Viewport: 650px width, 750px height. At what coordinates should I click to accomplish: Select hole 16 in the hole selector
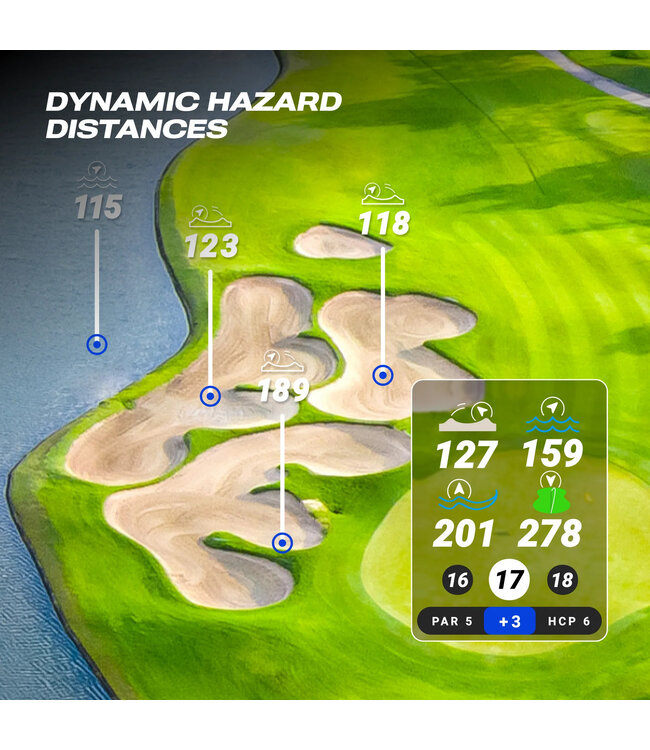click(x=458, y=581)
